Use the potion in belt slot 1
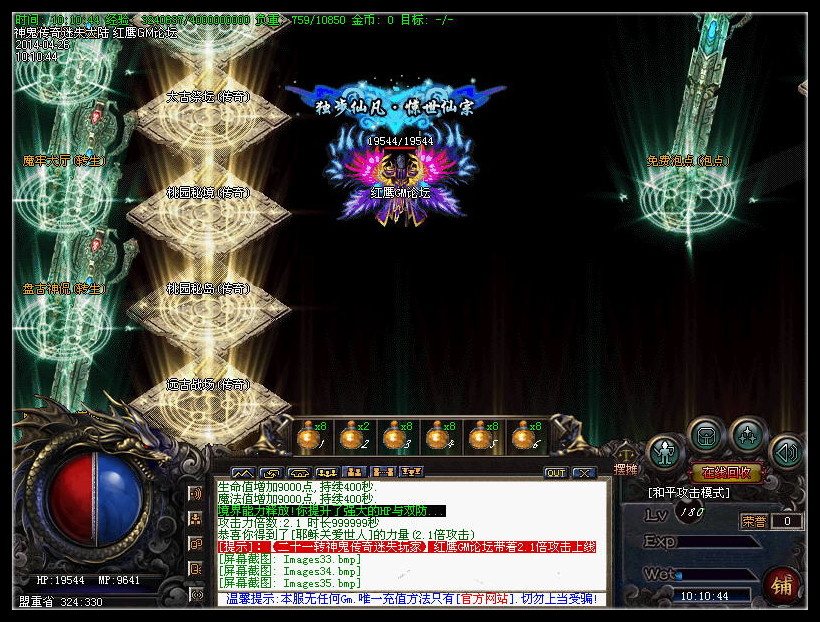Image resolution: width=820 pixels, height=622 pixels. click(x=307, y=436)
